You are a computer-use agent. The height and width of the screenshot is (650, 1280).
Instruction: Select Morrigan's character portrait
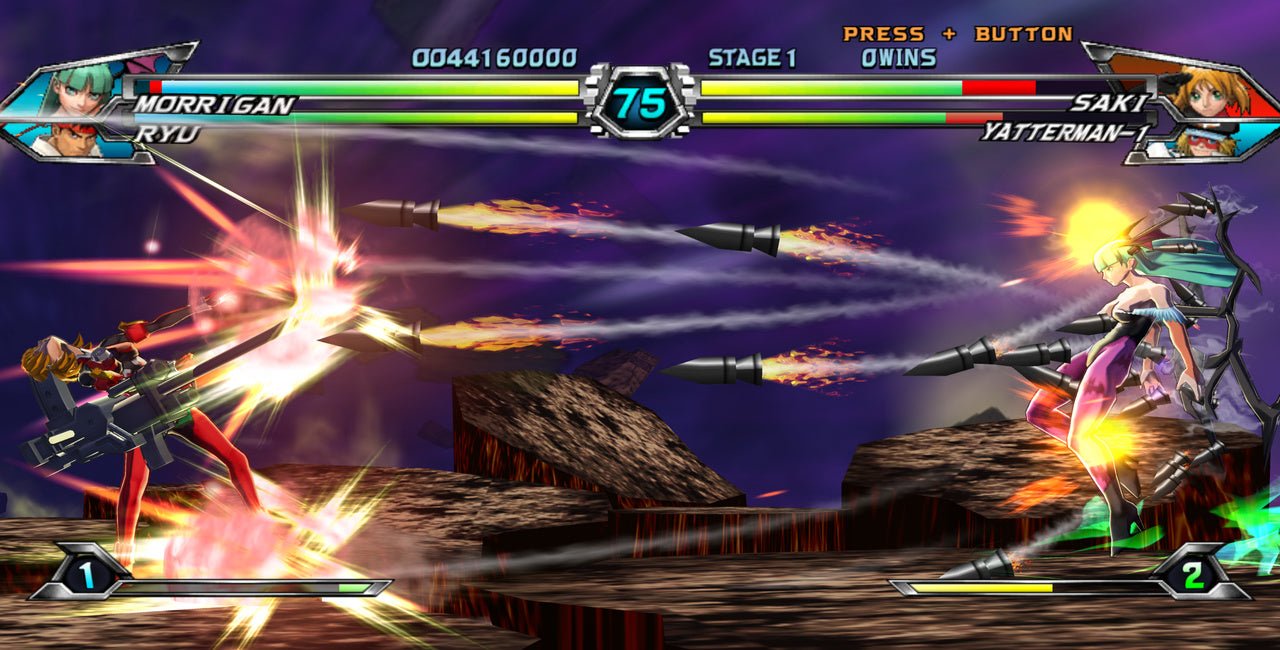pyautogui.click(x=75, y=88)
